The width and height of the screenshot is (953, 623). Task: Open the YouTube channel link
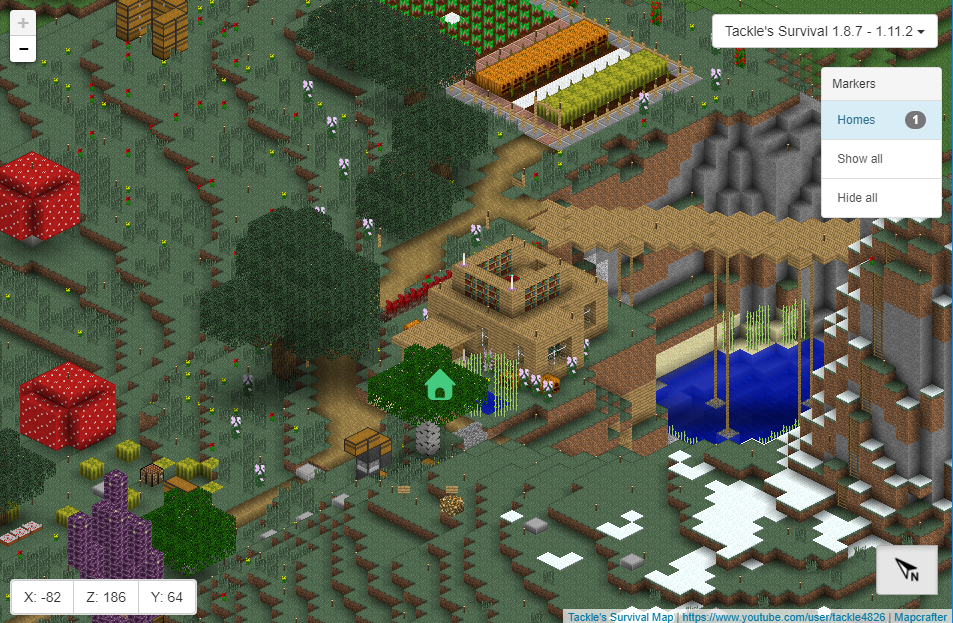click(783, 617)
